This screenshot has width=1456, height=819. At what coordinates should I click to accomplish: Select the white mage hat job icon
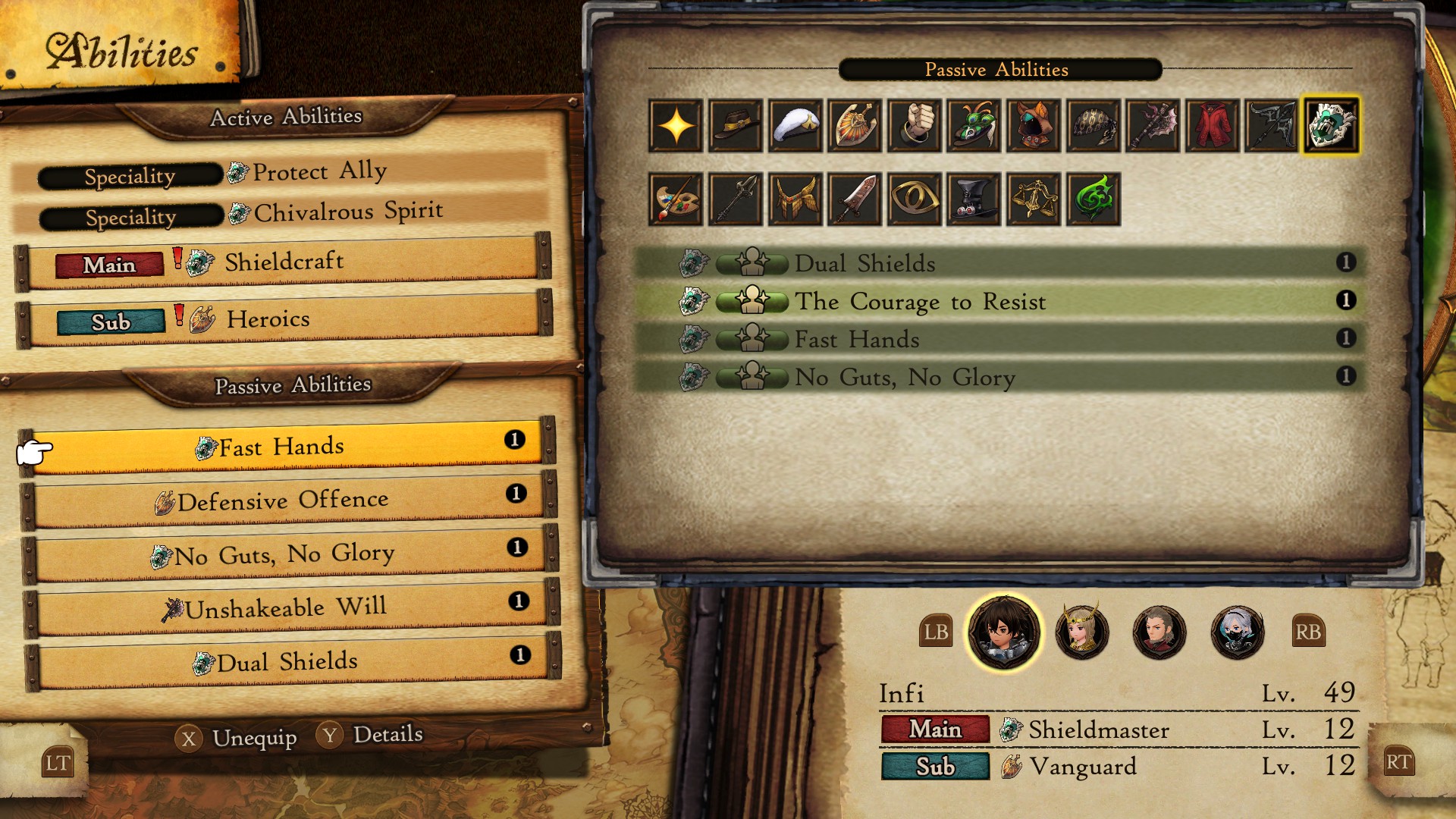tap(795, 125)
